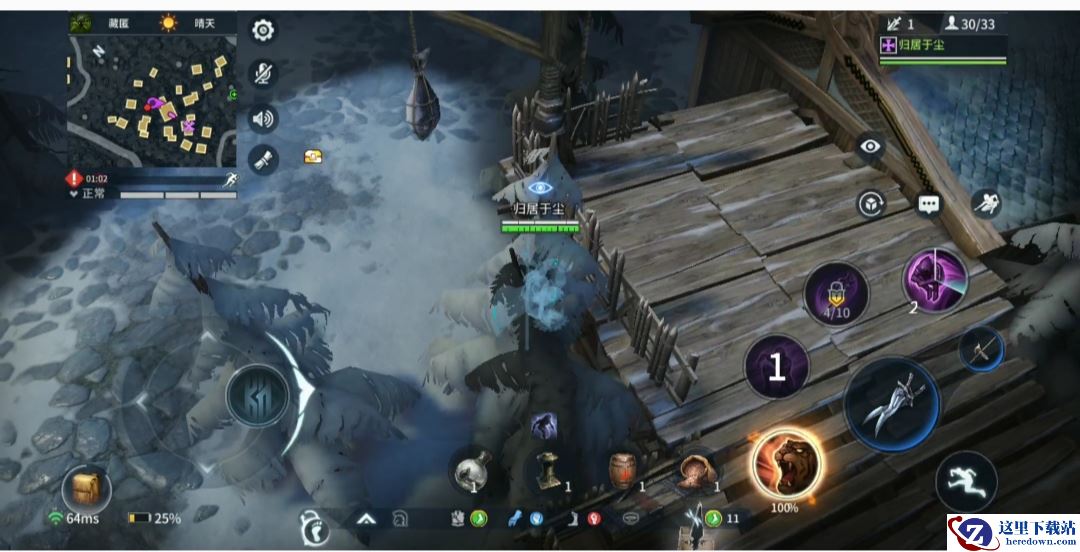
Task: Open the backpack inventory
Action: click(86, 489)
